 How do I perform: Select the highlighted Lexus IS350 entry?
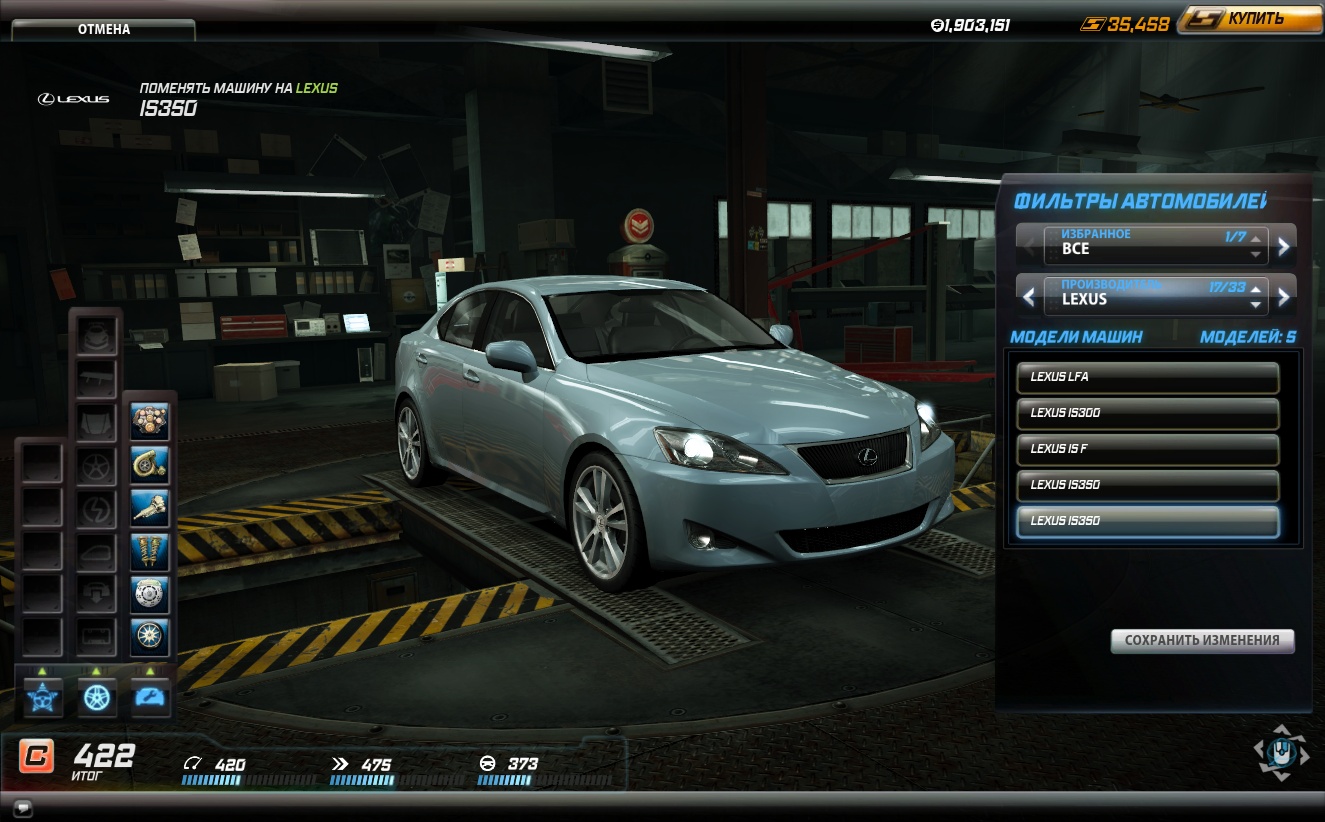pyautogui.click(x=1147, y=521)
